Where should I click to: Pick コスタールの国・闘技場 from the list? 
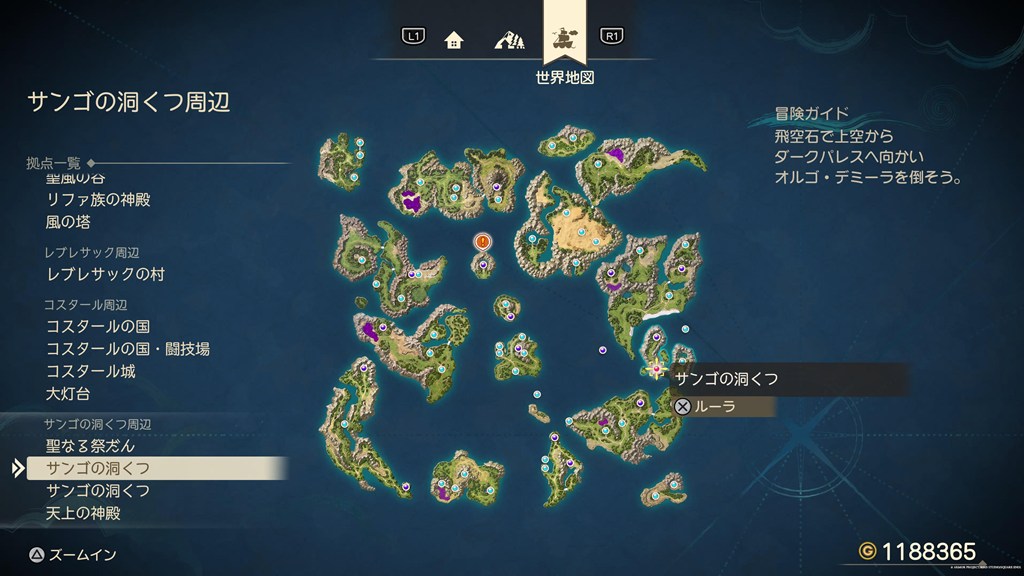(x=128, y=349)
